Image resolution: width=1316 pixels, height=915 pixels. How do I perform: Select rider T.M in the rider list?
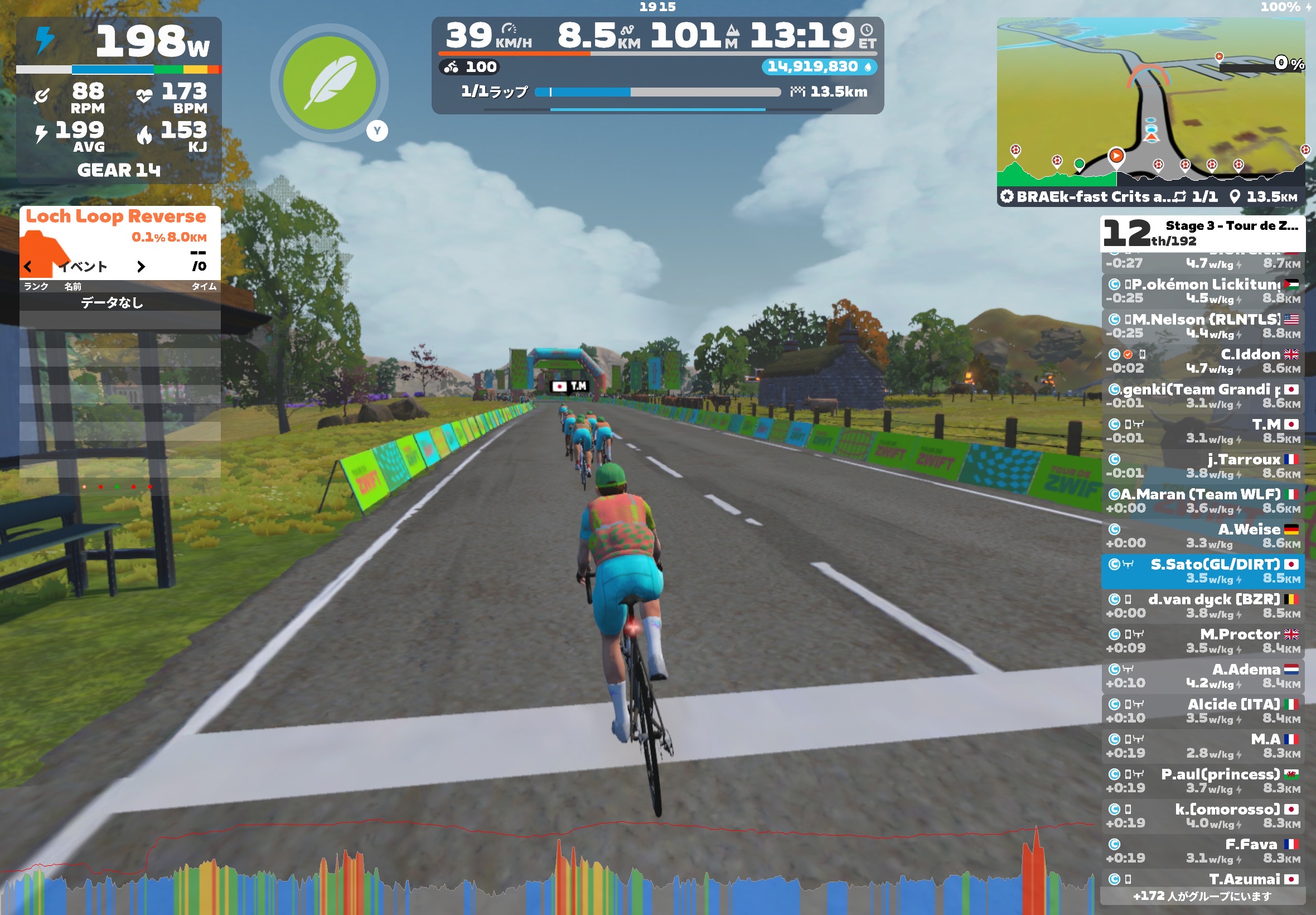(x=1202, y=431)
